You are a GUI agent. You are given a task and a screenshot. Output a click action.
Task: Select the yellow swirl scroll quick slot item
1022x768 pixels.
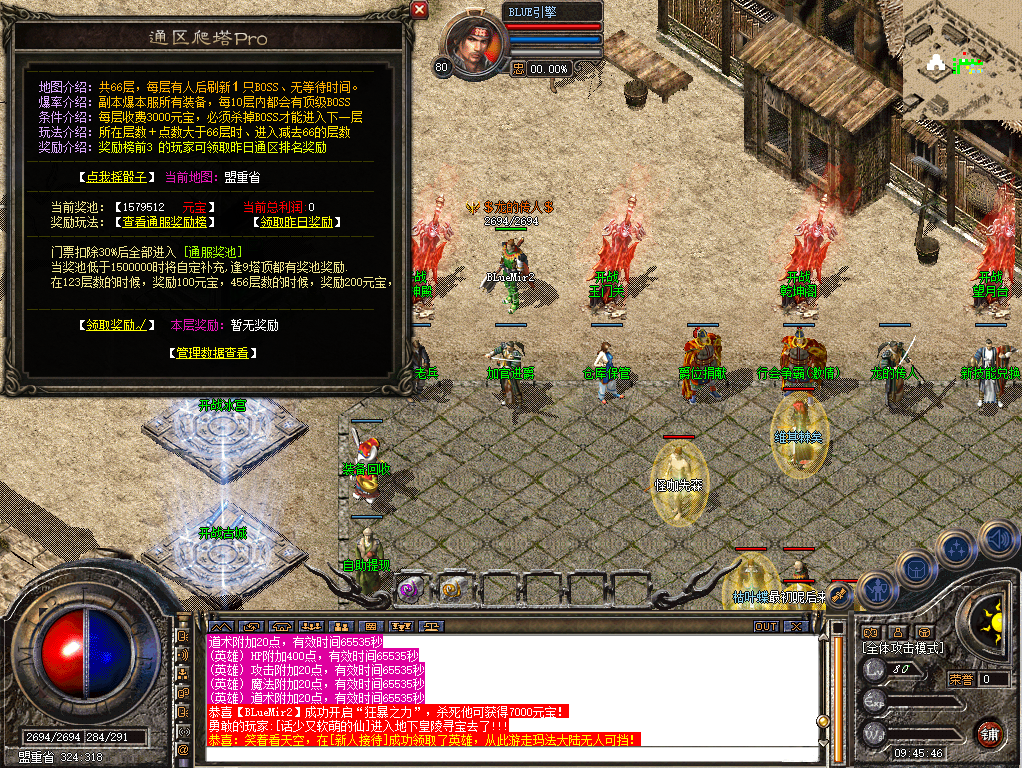[x=451, y=589]
